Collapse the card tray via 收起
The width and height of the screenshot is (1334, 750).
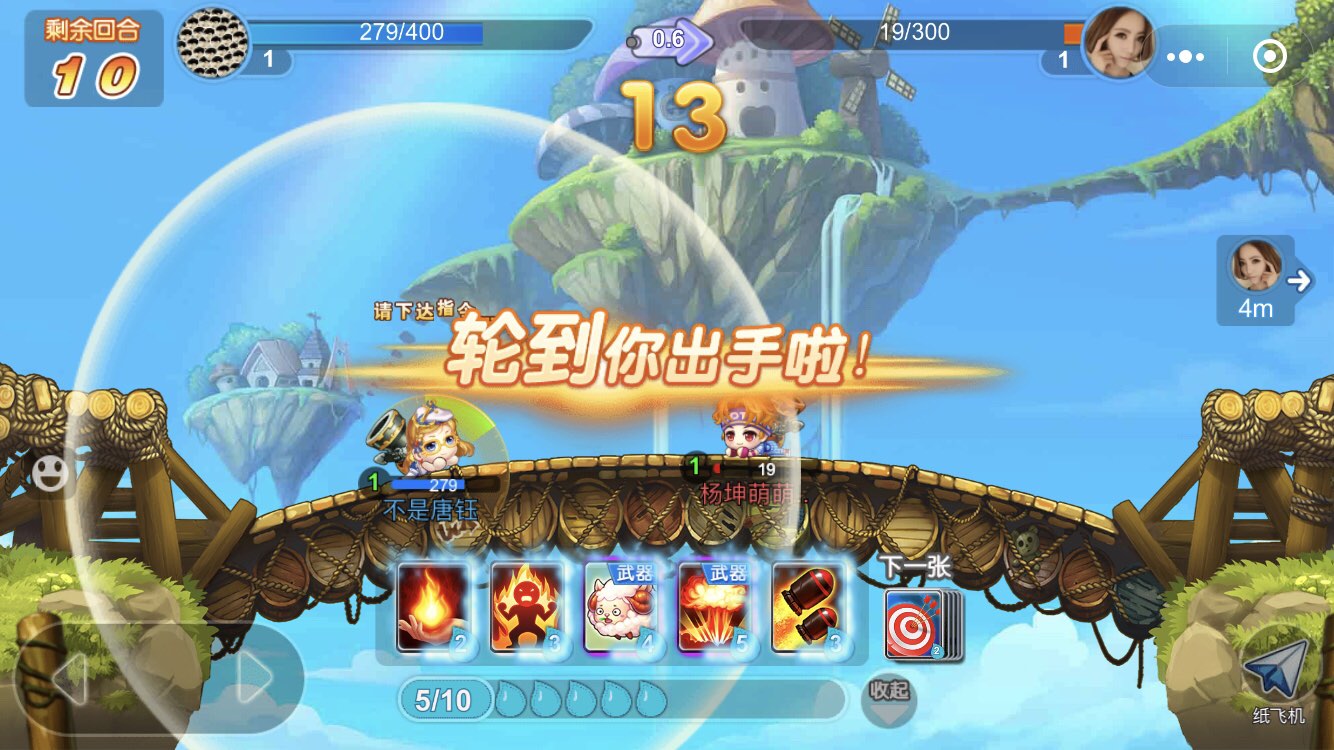pos(889,699)
